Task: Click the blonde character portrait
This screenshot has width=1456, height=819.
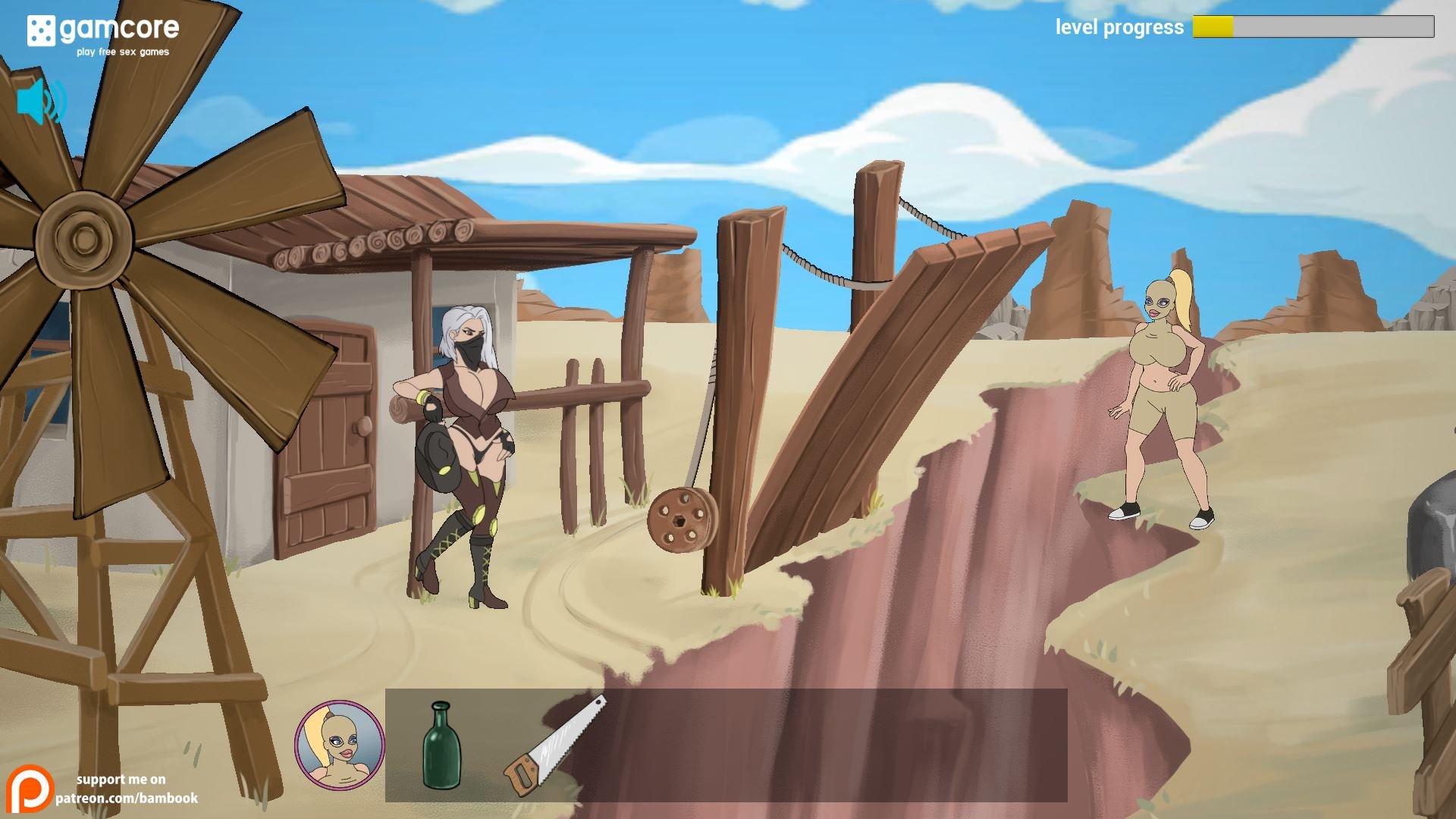Action: click(x=339, y=745)
